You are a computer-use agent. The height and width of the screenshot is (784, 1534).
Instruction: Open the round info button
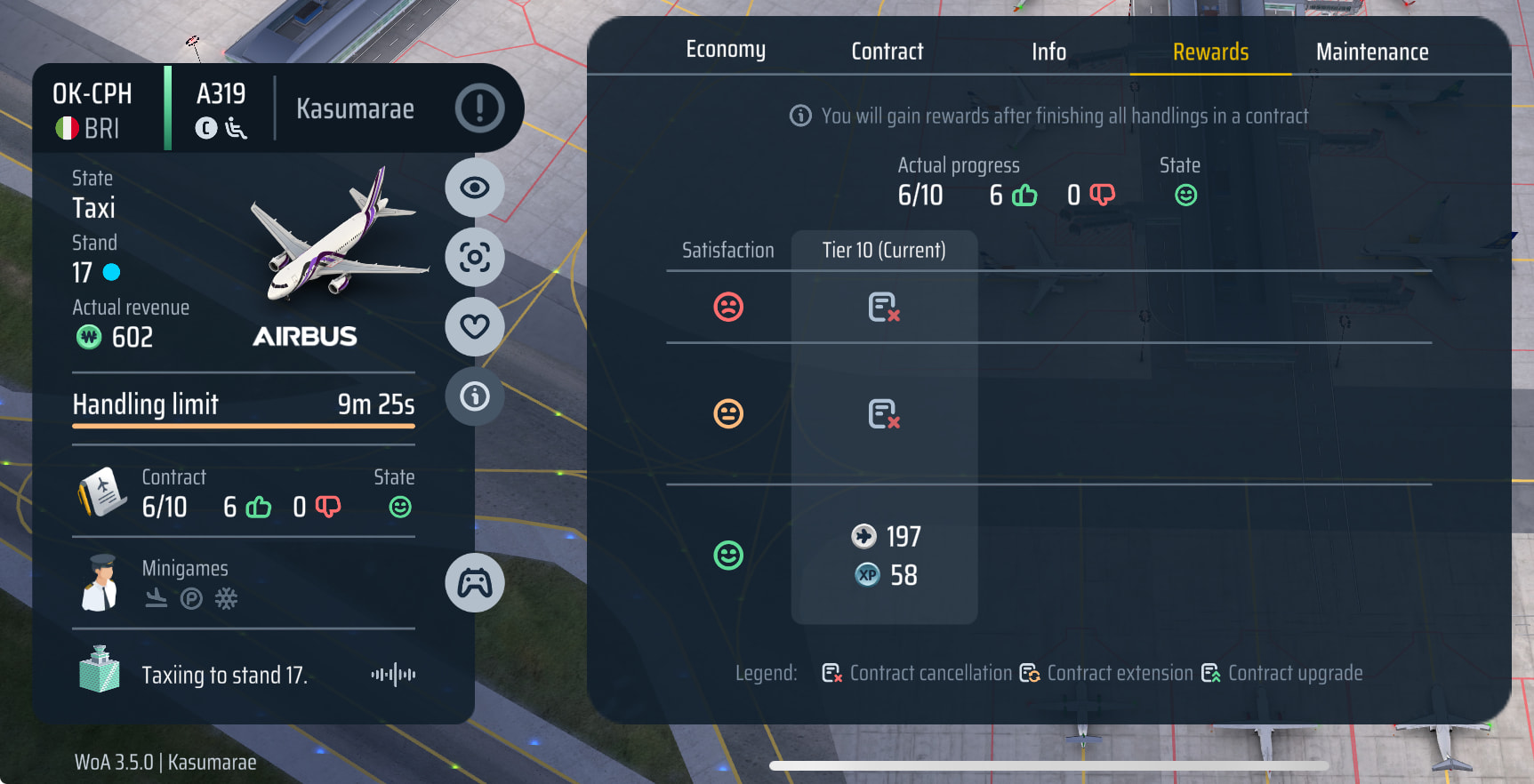tap(474, 396)
